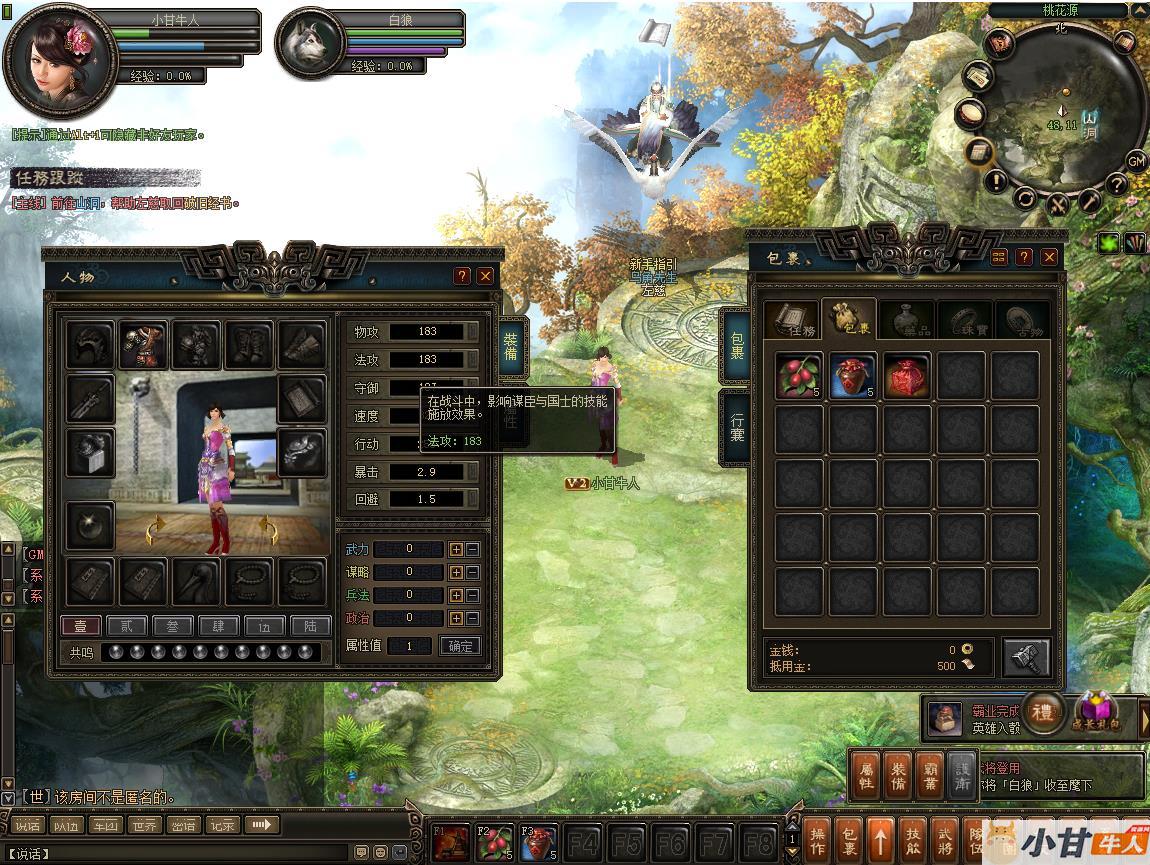1150x865 pixels.
Task: Close the 包裹 inventory window
Action: [x=1049, y=257]
